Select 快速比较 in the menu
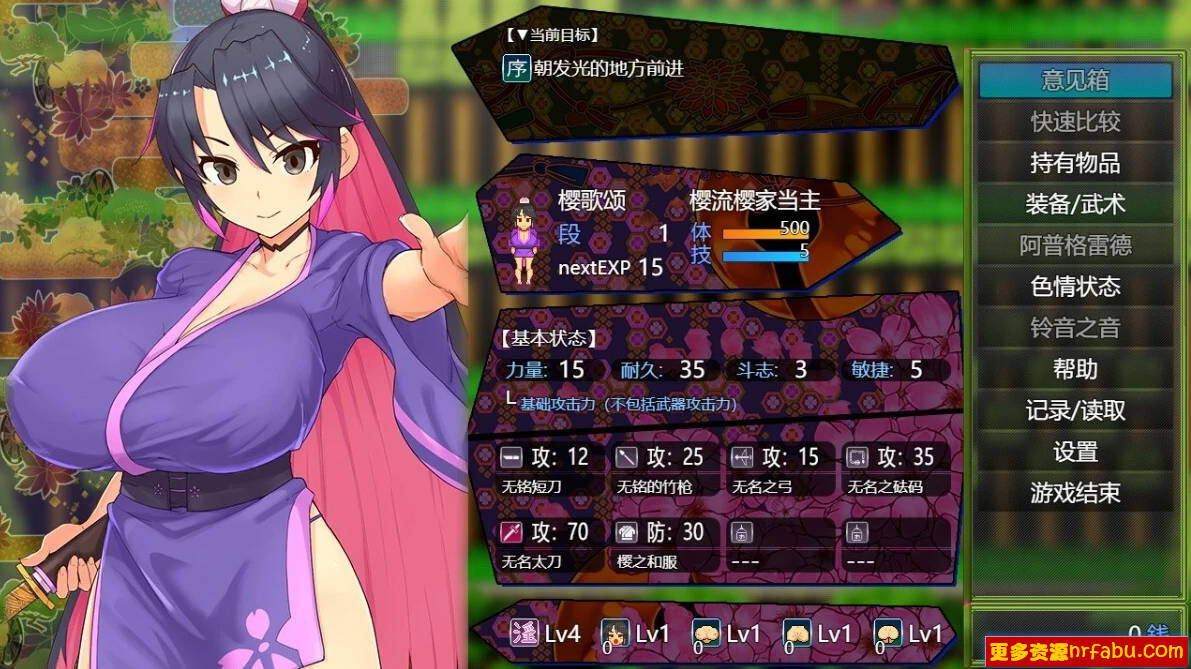Screen dimensions: 1191x669 click(1075, 122)
